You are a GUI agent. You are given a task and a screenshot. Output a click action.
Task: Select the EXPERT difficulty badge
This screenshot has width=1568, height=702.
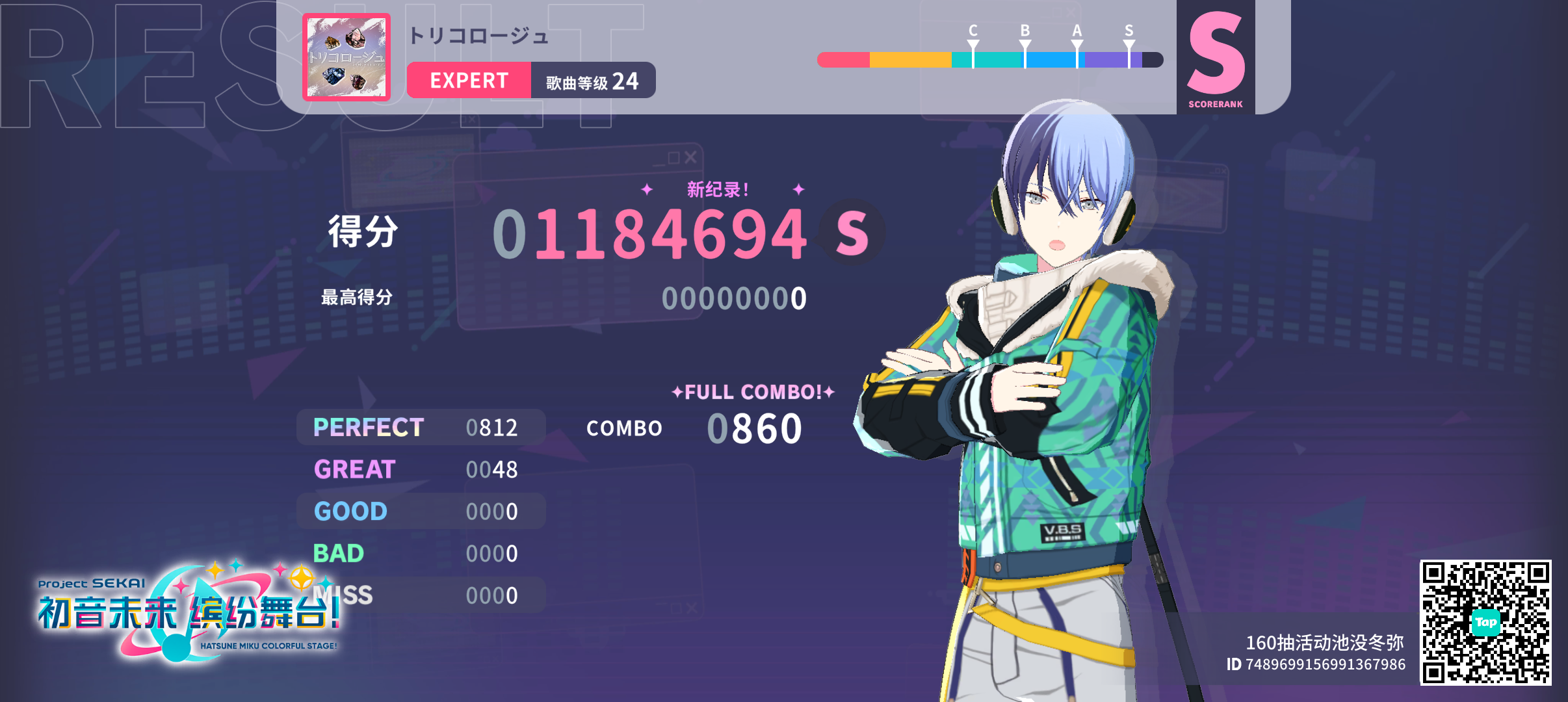click(469, 80)
